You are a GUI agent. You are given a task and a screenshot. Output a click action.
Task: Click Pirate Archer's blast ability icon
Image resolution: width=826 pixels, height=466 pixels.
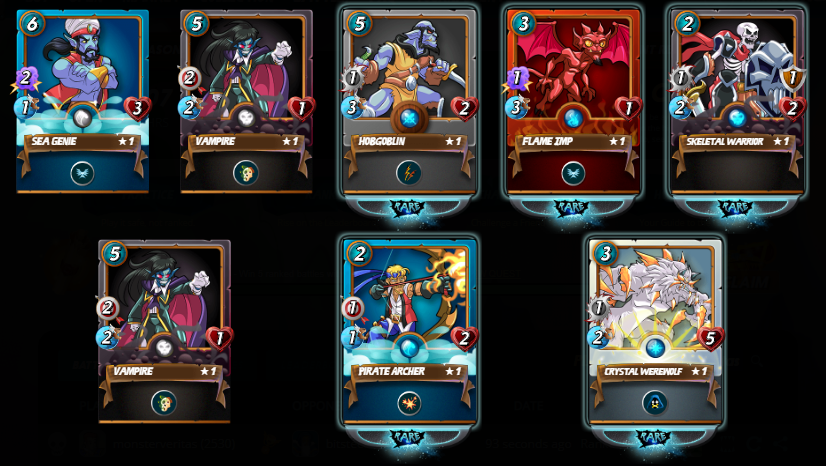(409, 403)
